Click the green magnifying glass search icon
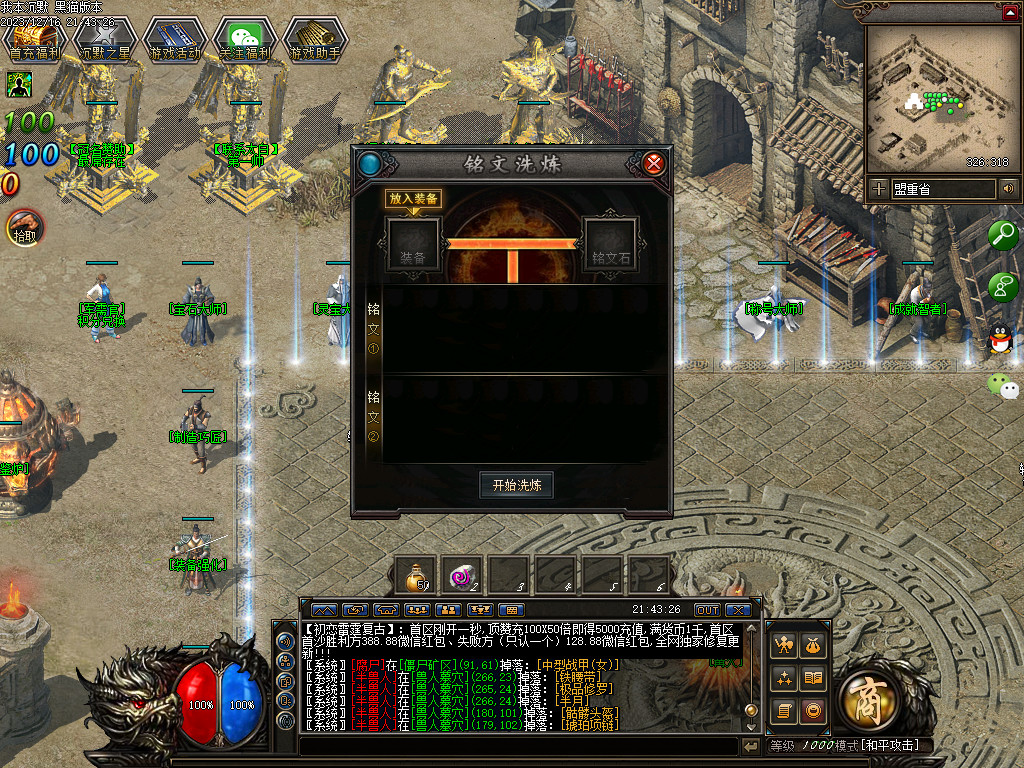Image resolution: width=1024 pixels, height=768 pixels. [1002, 235]
